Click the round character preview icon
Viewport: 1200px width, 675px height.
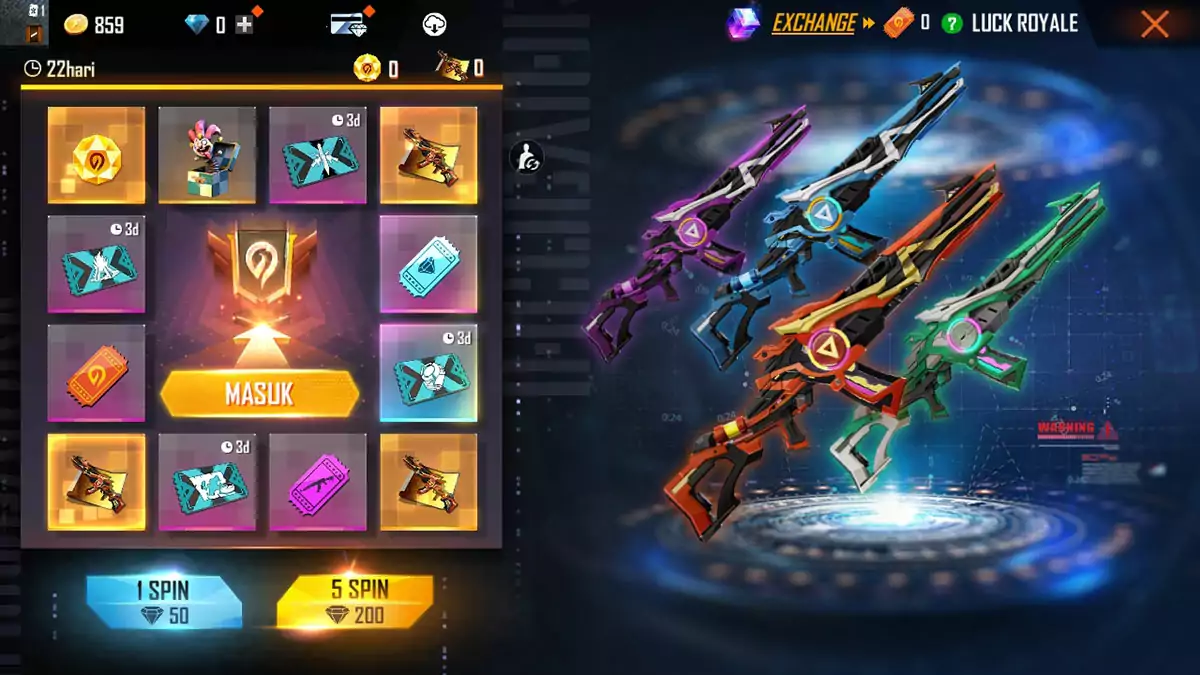pos(527,156)
